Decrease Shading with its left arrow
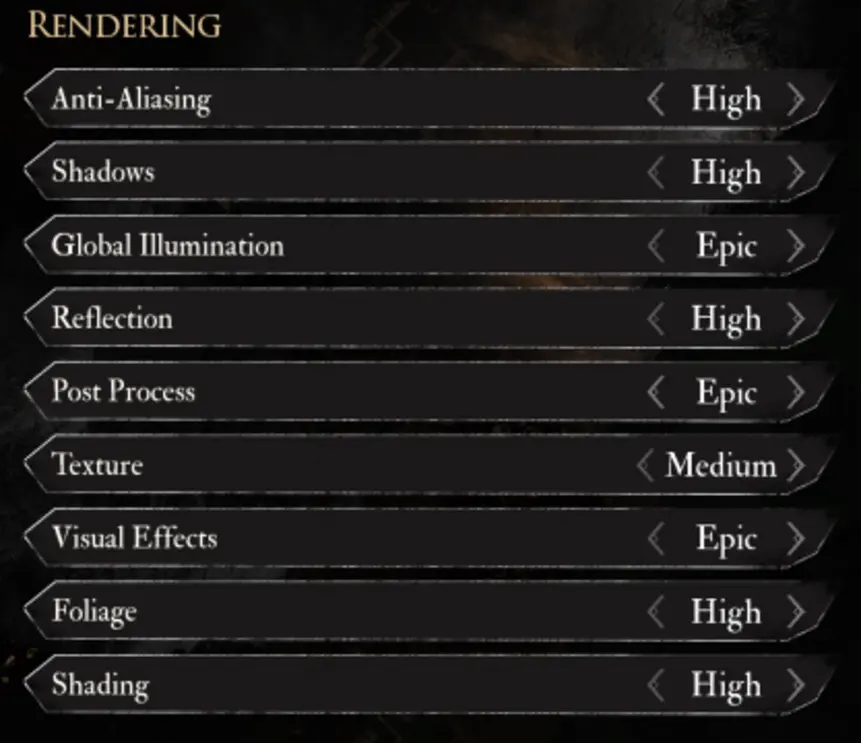This screenshot has height=743, width=861. coord(656,685)
